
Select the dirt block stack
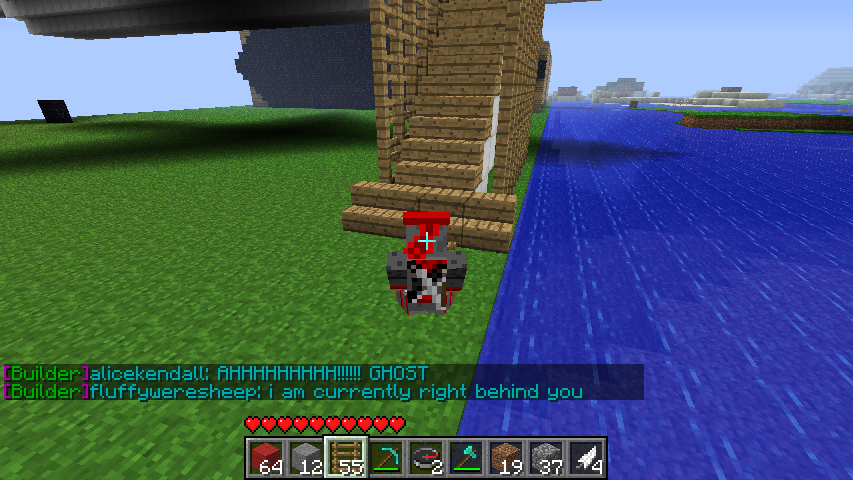pyautogui.click(x=506, y=458)
